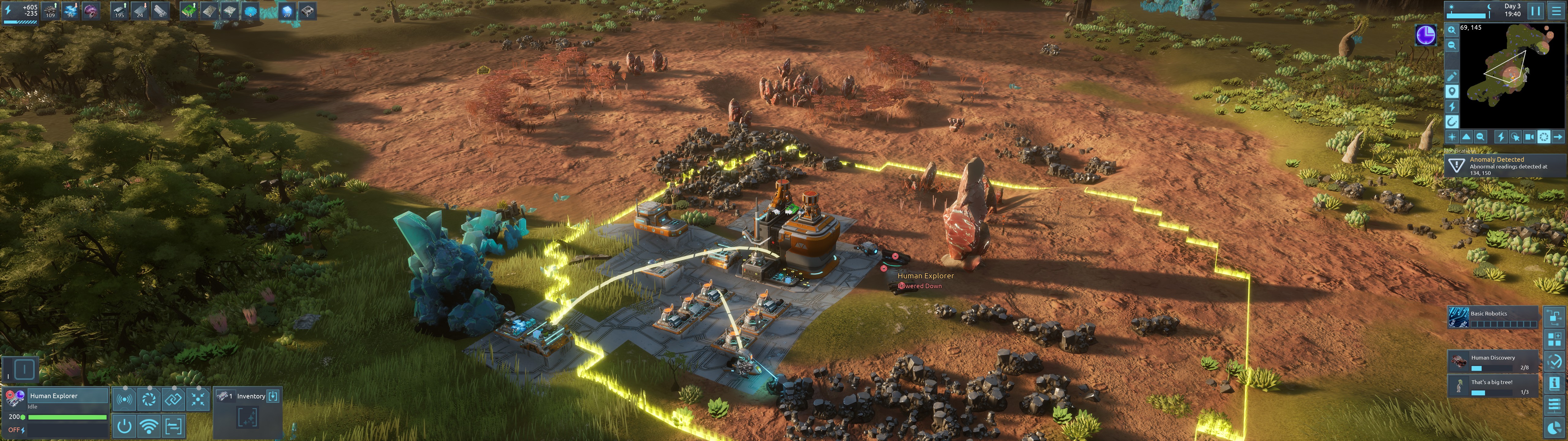
Task: Click the wifi signal unit command
Action: click(149, 426)
